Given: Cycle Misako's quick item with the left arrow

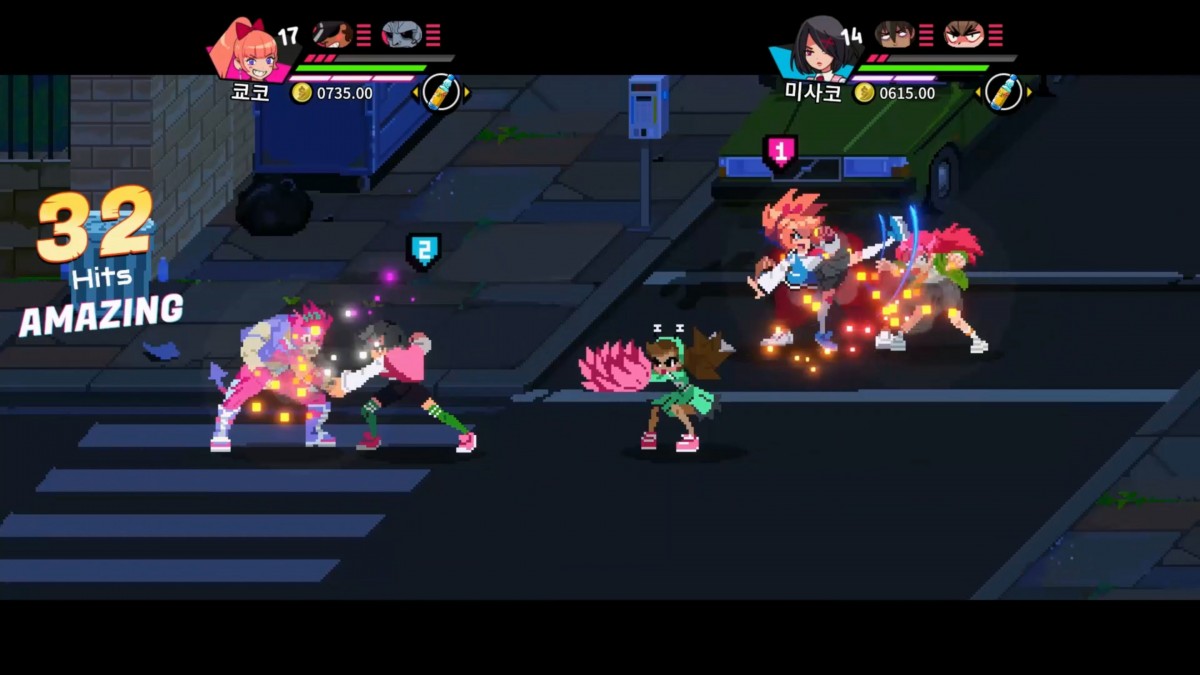Looking at the screenshot, I should [977, 93].
